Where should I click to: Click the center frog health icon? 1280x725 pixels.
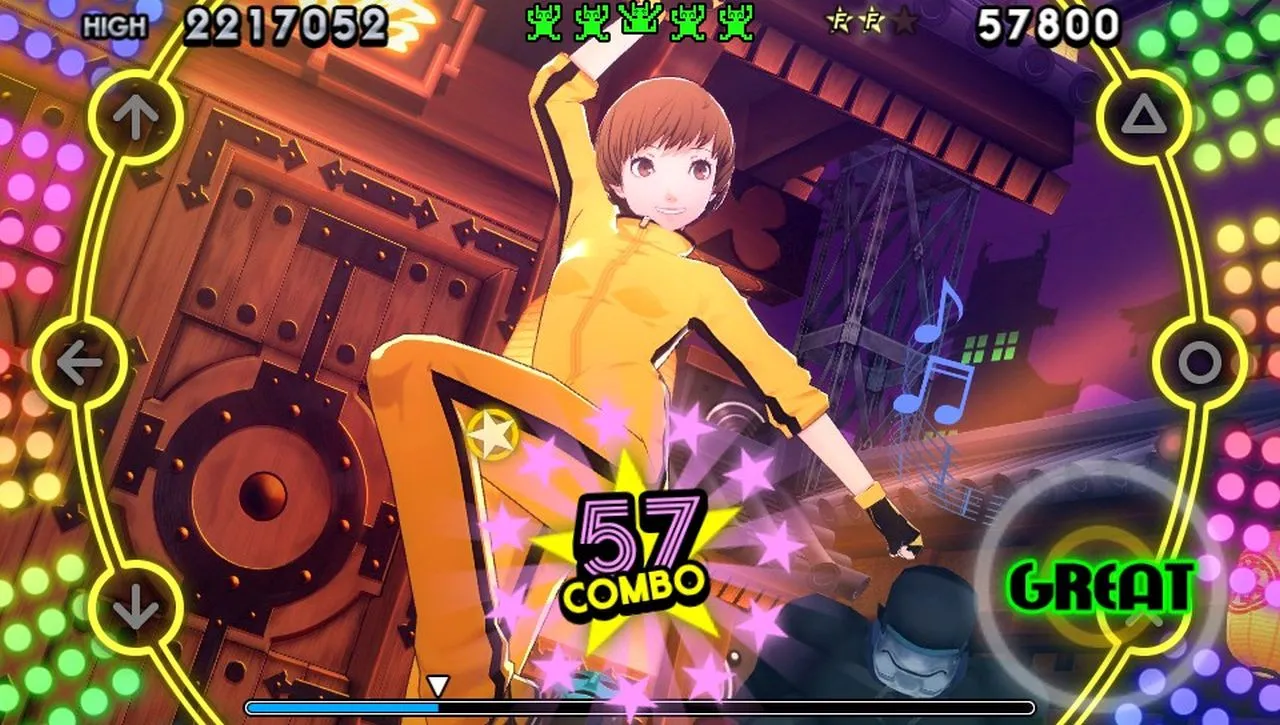pos(640,20)
